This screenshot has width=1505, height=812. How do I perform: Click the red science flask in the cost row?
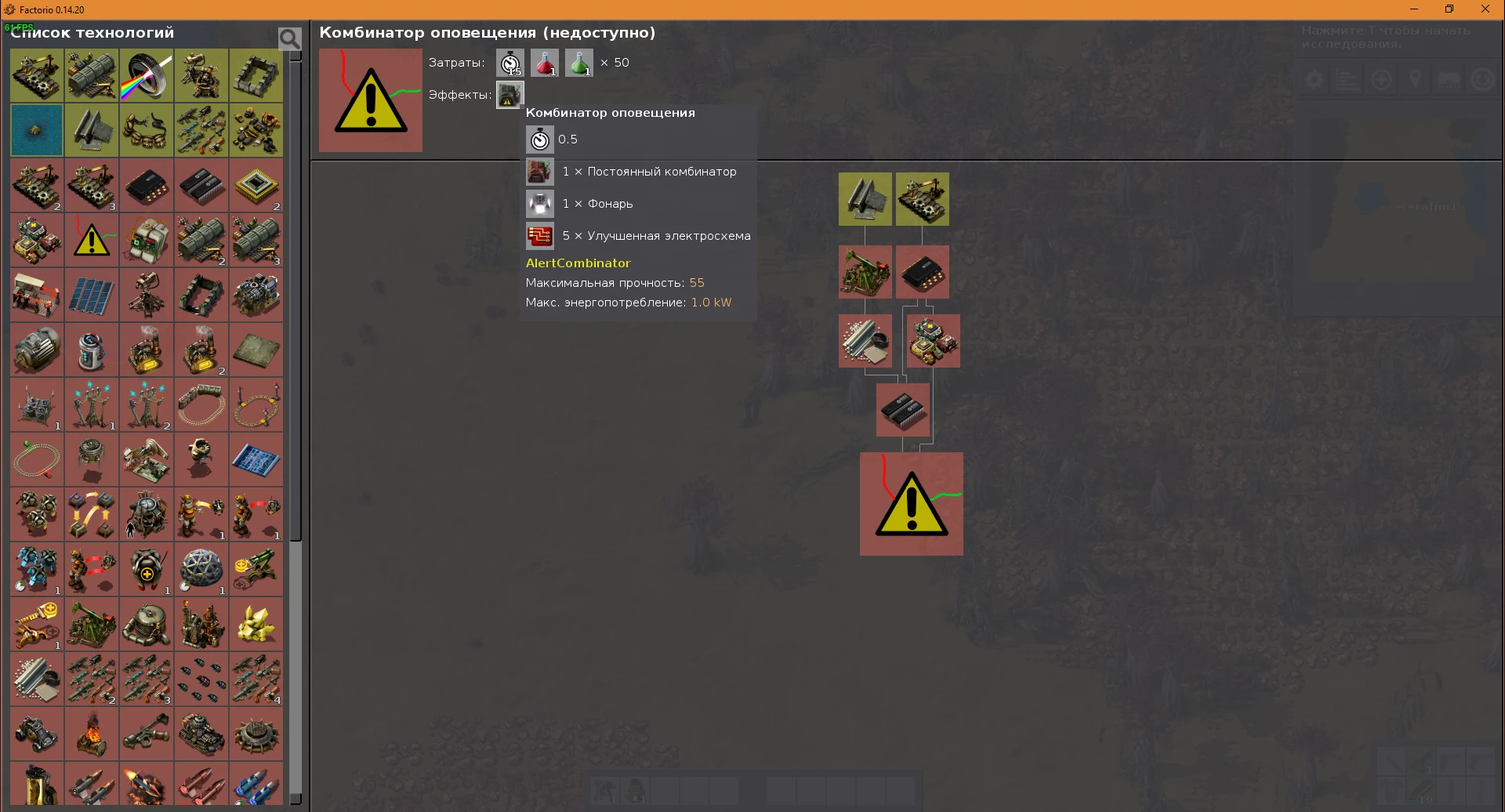click(x=544, y=63)
